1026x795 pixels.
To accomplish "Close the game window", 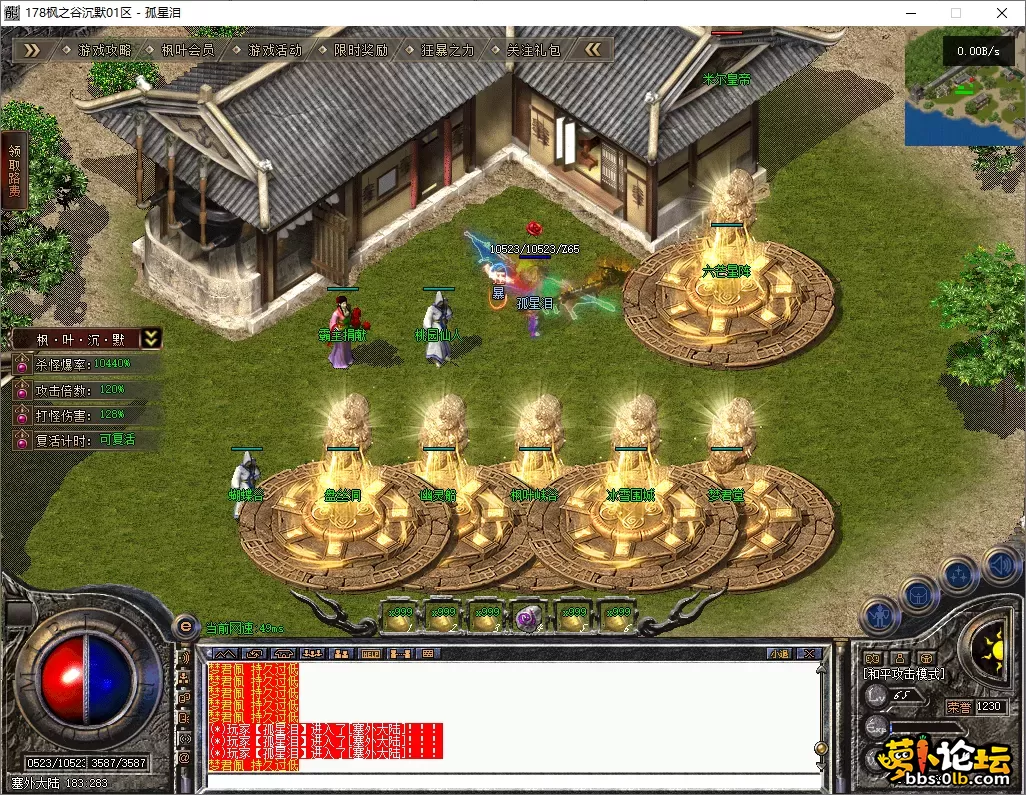I will pos(1002,13).
